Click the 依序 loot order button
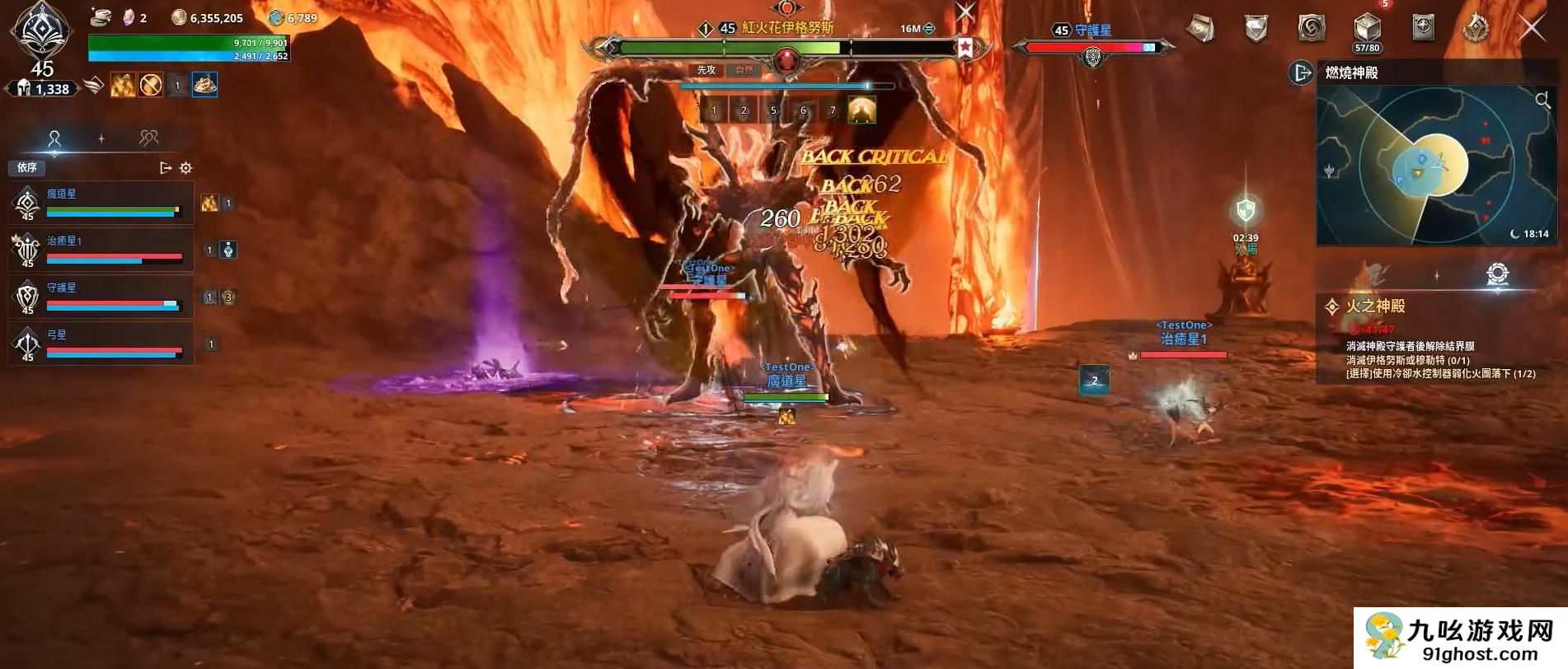The width and height of the screenshot is (1568, 669). coord(27,168)
